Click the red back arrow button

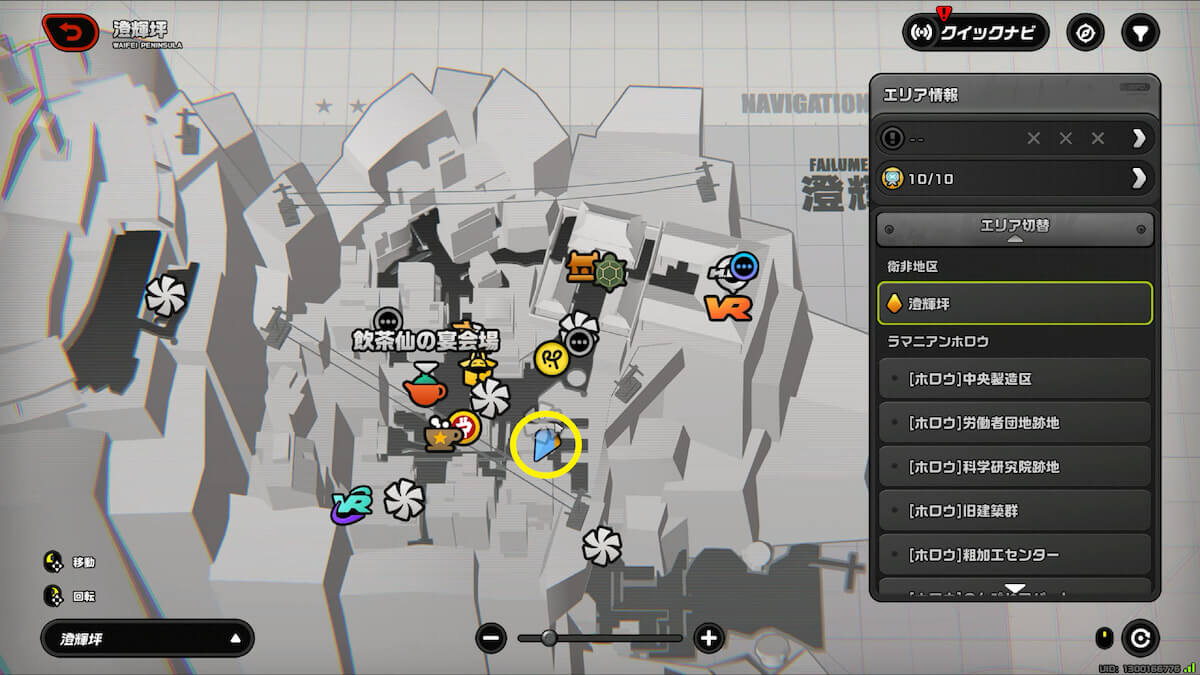pos(70,32)
